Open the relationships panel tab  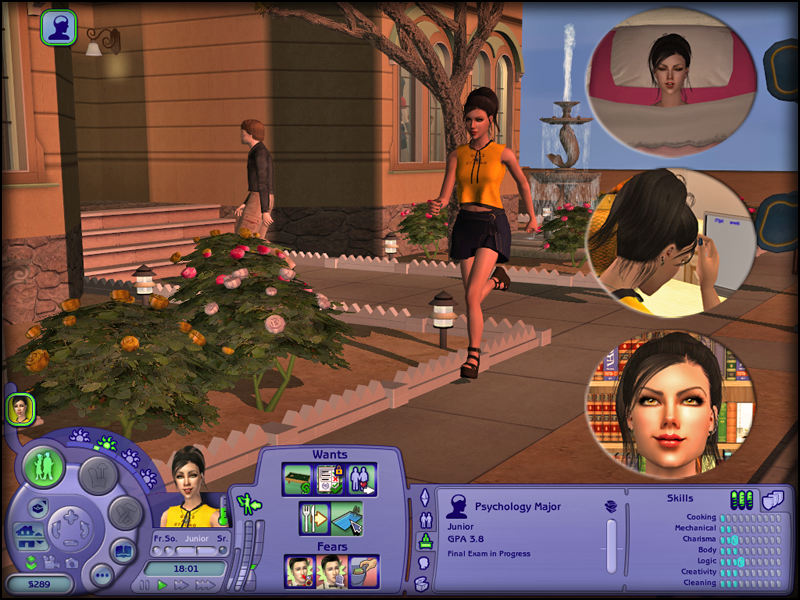[423, 520]
